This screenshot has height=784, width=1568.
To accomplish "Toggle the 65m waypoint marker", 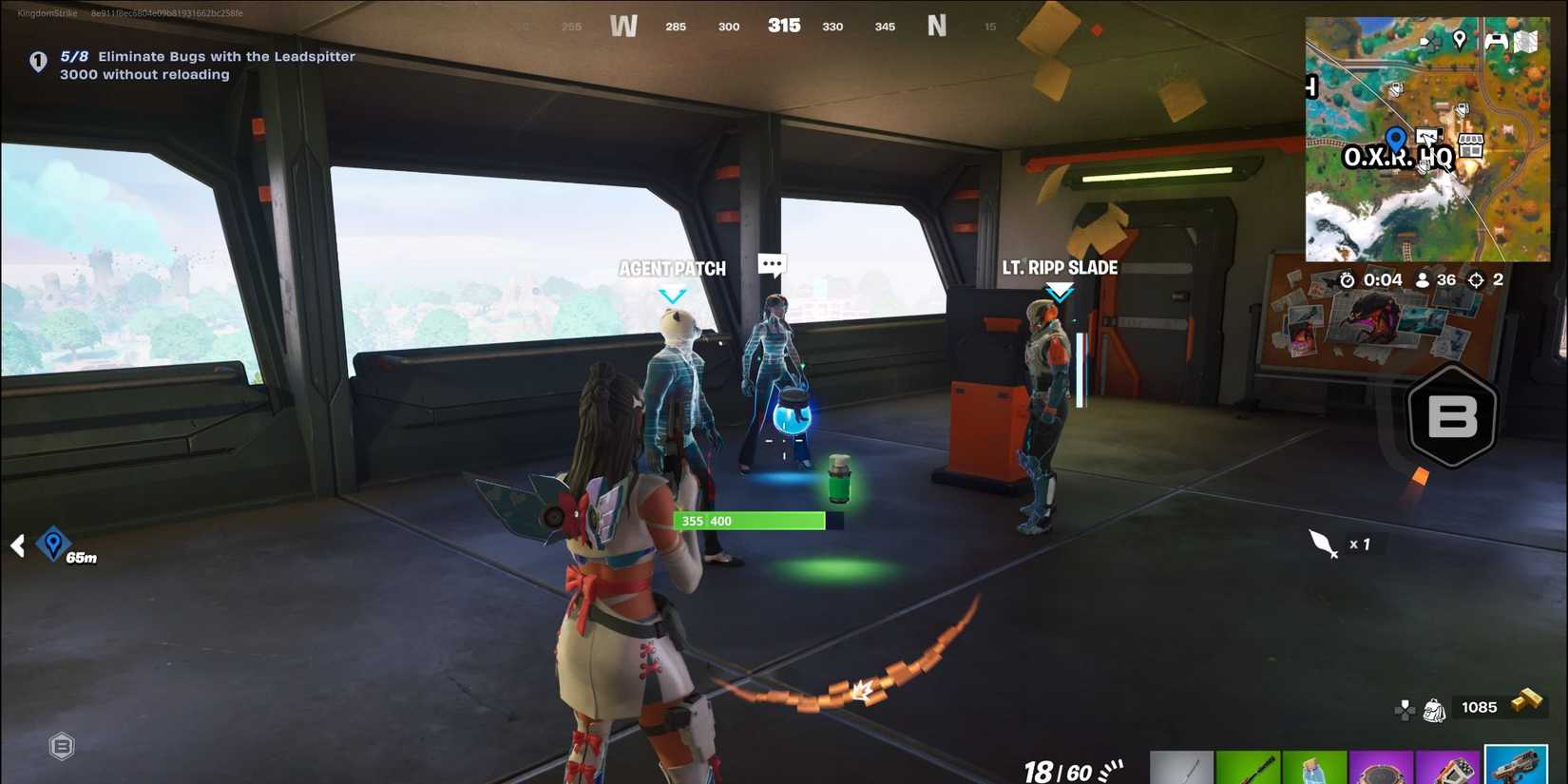I will pos(53,545).
